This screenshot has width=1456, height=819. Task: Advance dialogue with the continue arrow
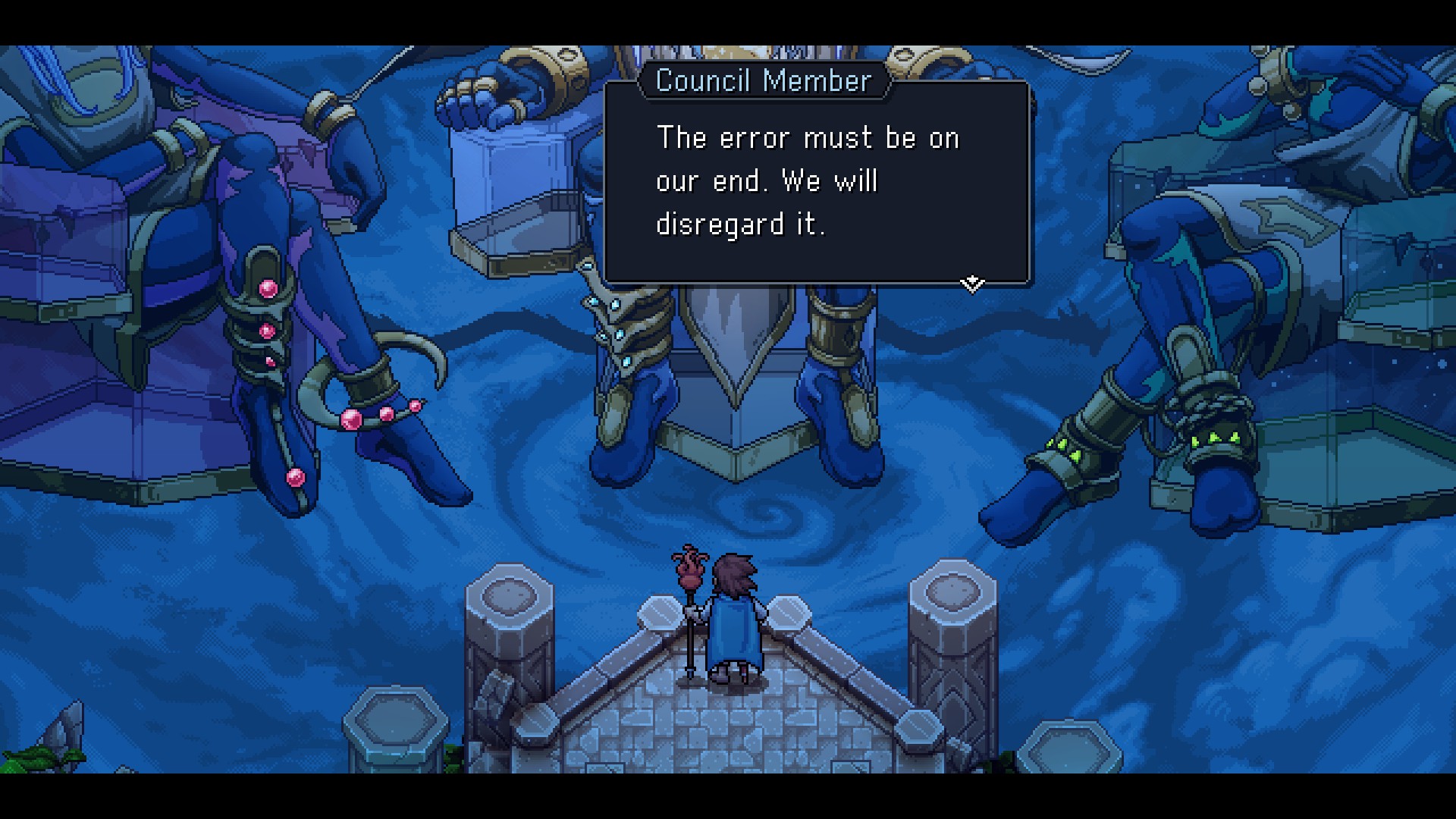coord(971,284)
